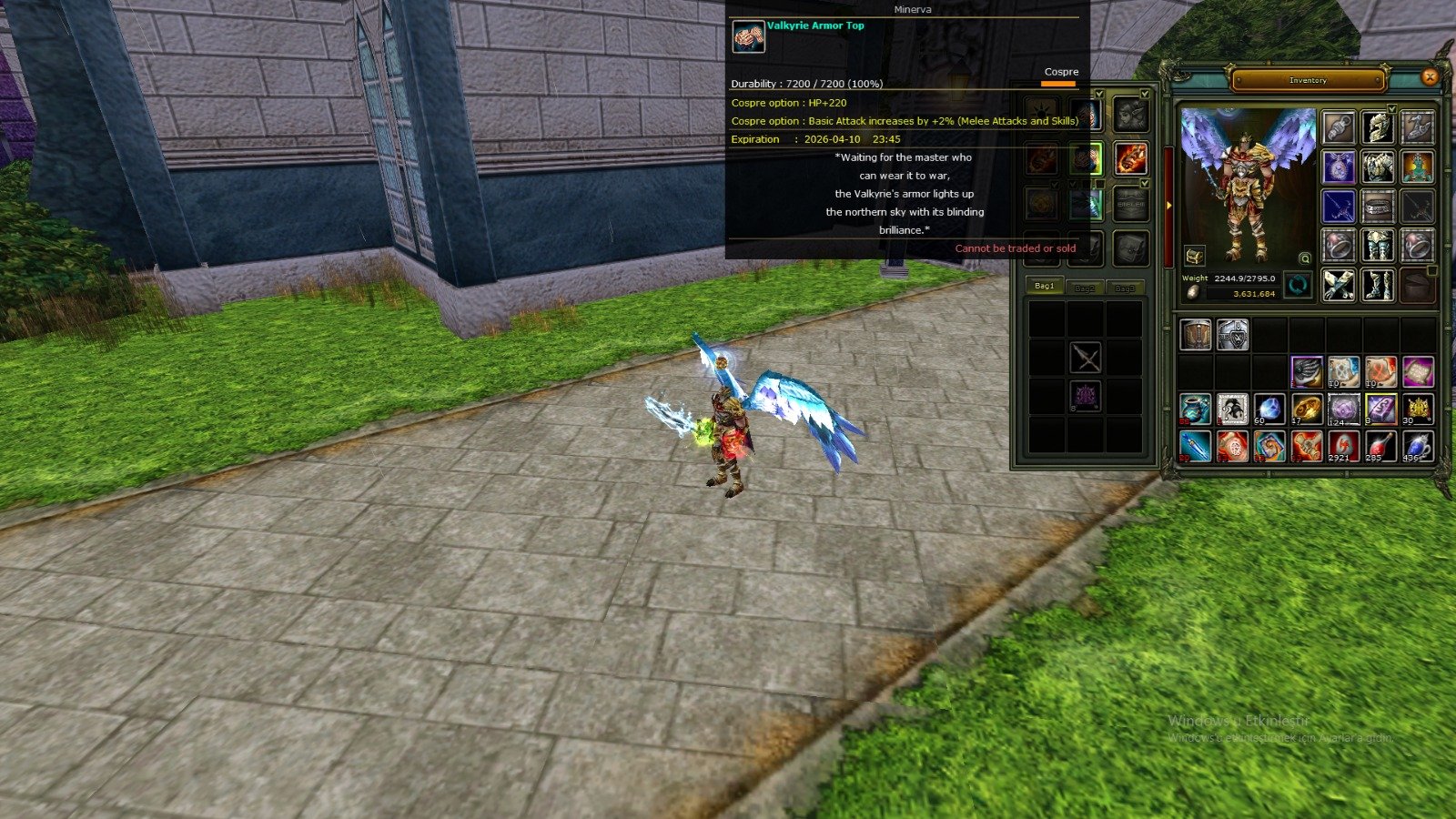The height and width of the screenshot is (819, 1456).
Task: Open the Bag3 tab
Action: (x=1126, y=288)
